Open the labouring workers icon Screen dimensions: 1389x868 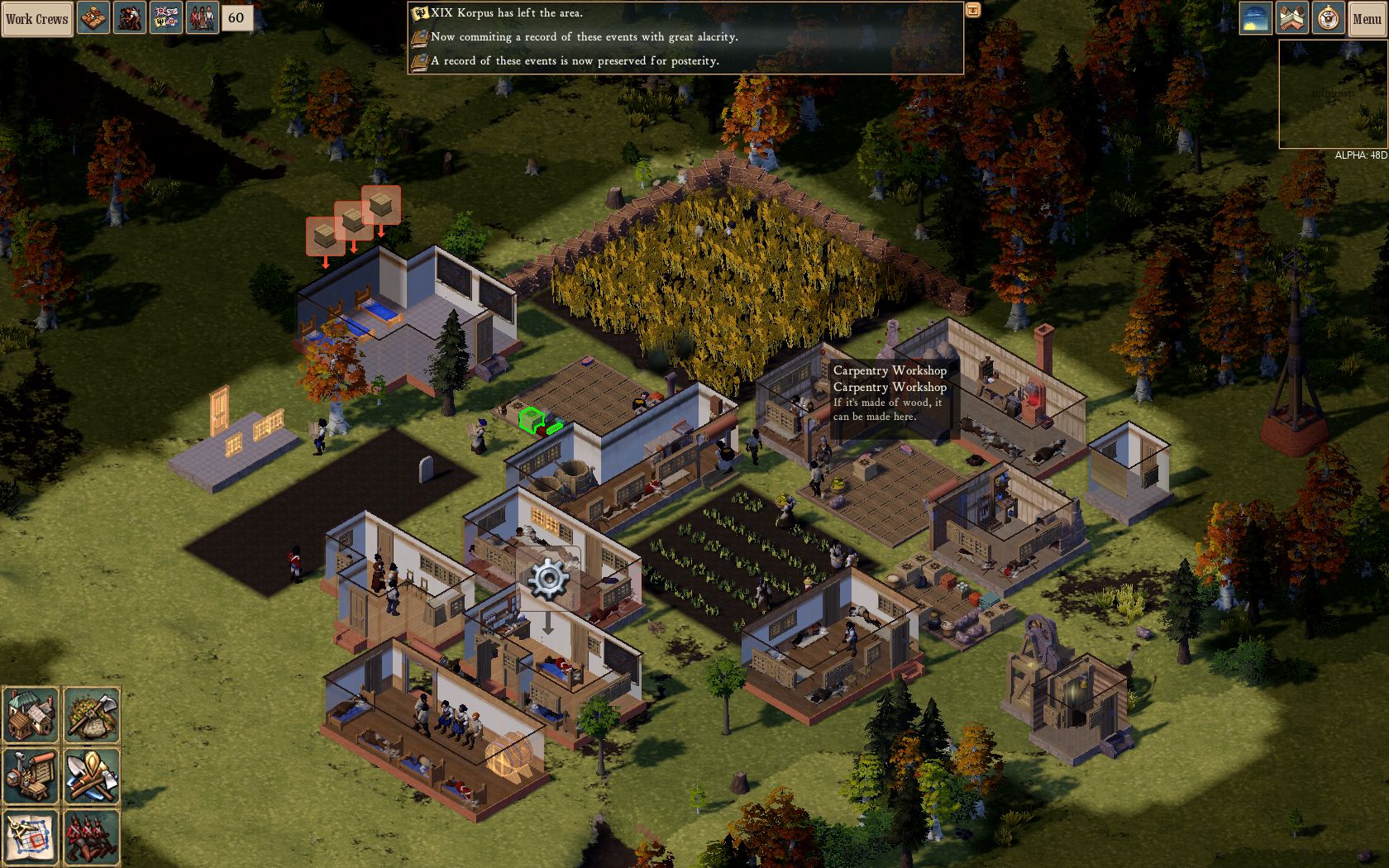pyautogui.click(x=130, y=18)
